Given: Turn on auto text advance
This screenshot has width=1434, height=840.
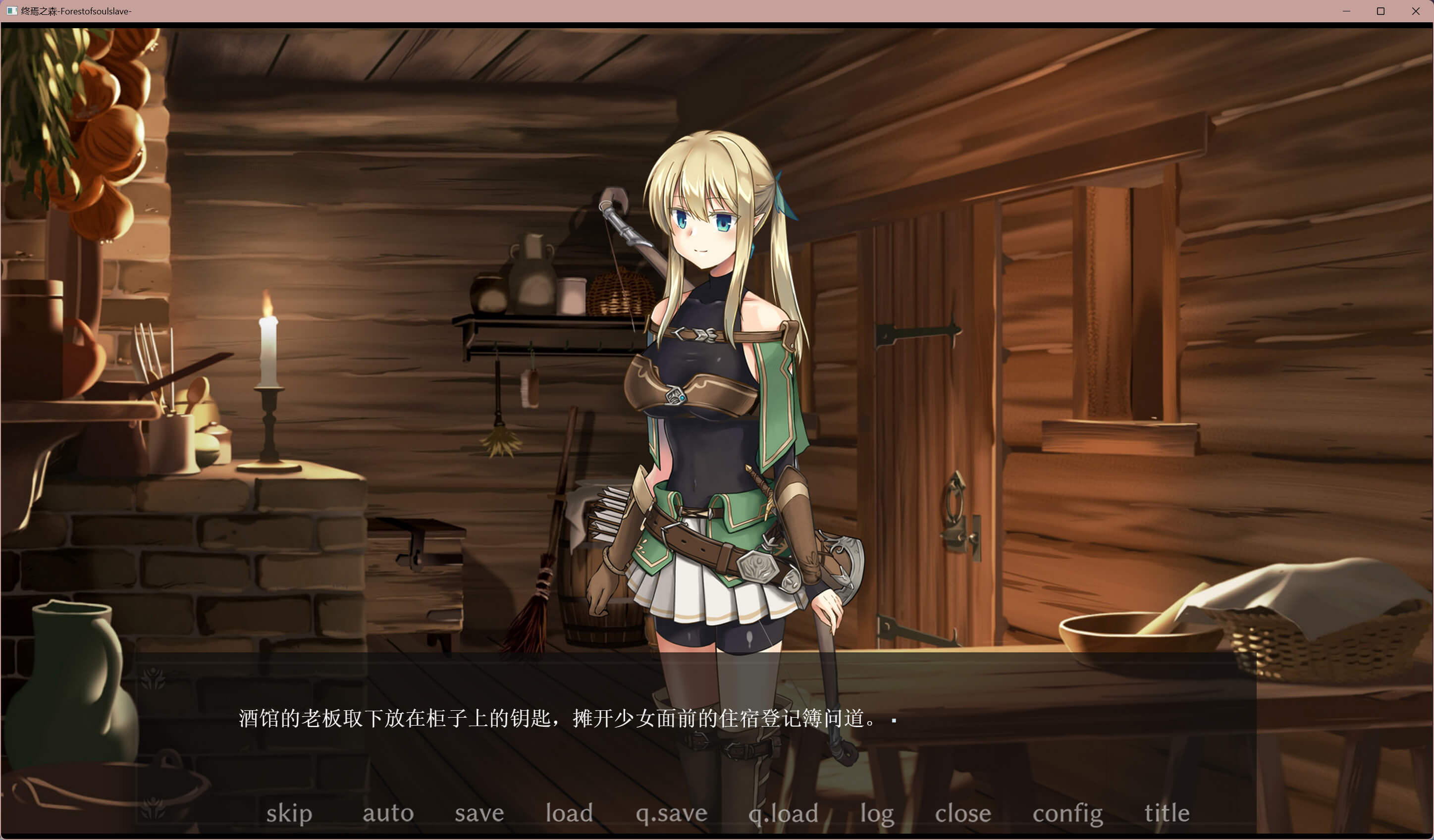Looking at the screenshot, I should pos(388,813).
